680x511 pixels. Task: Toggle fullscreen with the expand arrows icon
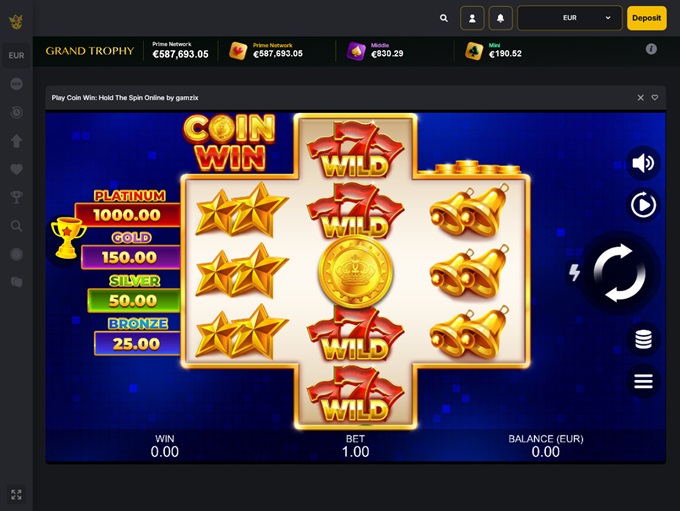[x=16, y=494]
